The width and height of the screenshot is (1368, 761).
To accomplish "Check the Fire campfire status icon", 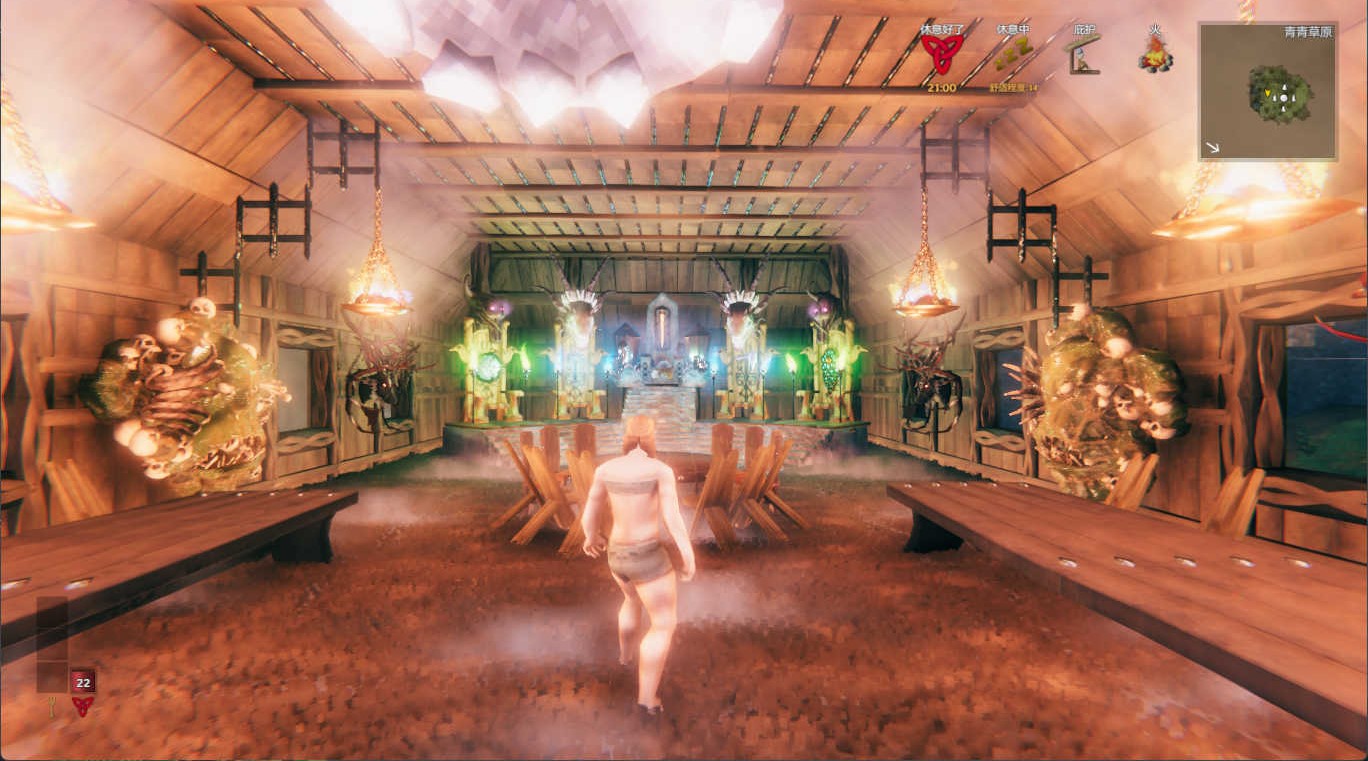I will coord(1155,54).
